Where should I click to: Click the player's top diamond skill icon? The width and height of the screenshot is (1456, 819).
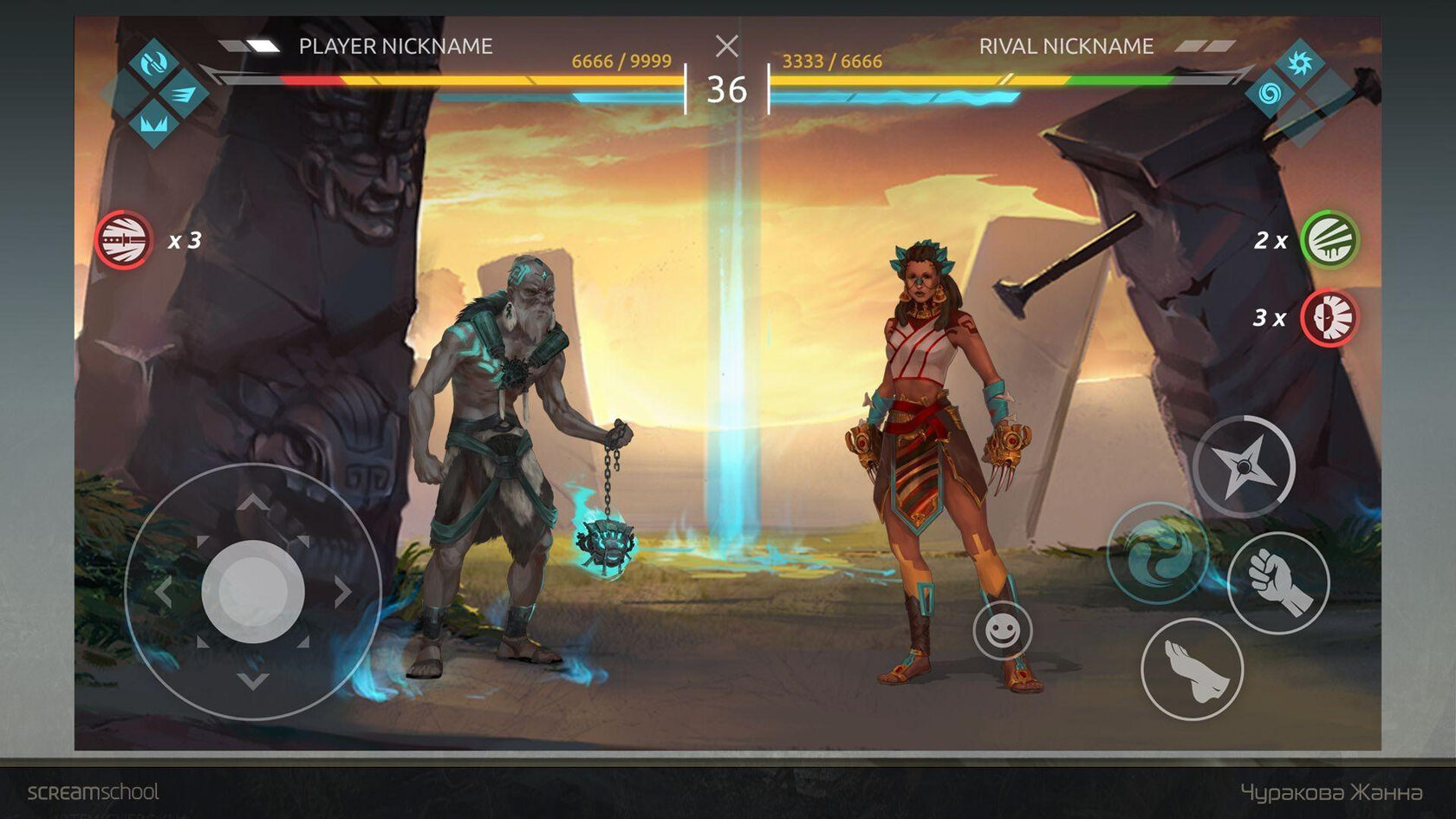click(153, 62)
